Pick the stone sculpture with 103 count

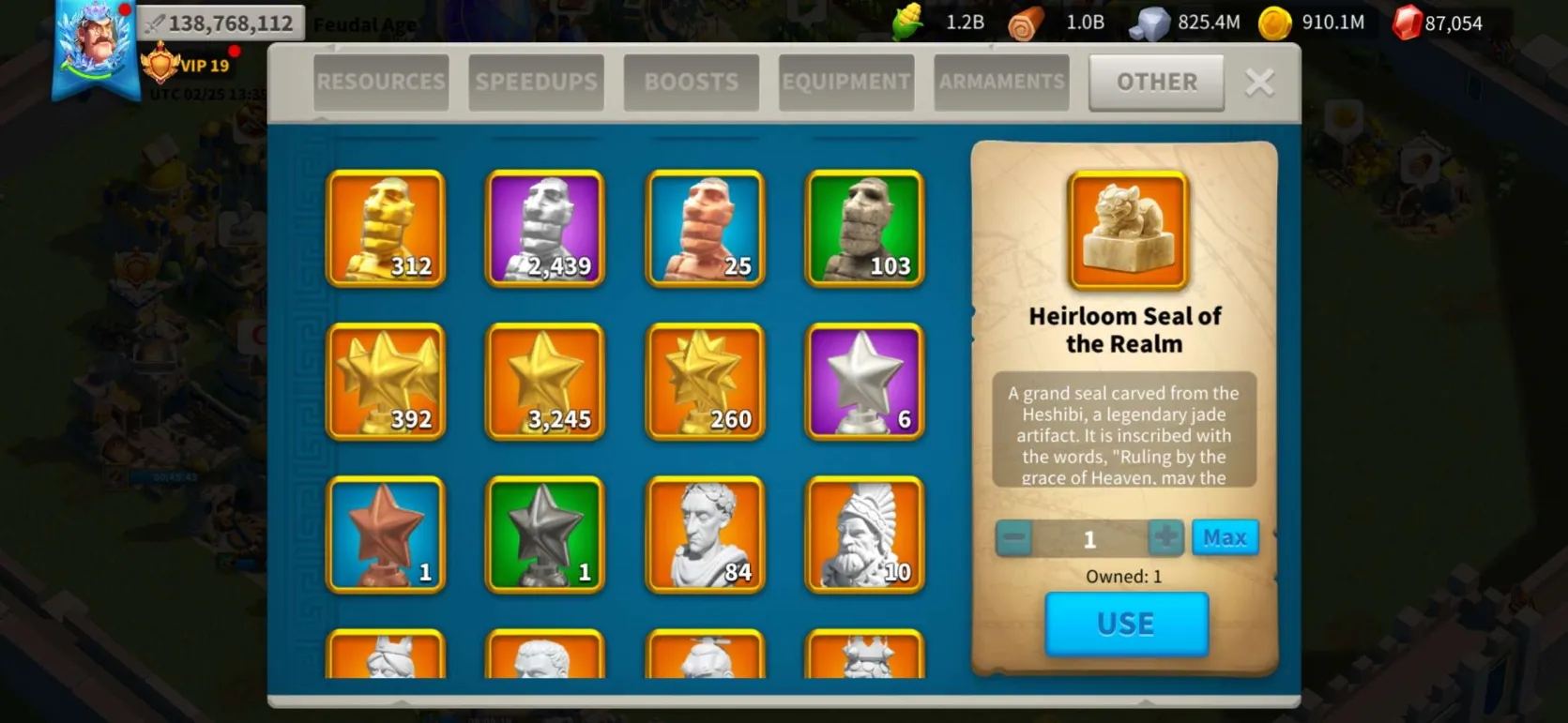click(x=865, y=228)
